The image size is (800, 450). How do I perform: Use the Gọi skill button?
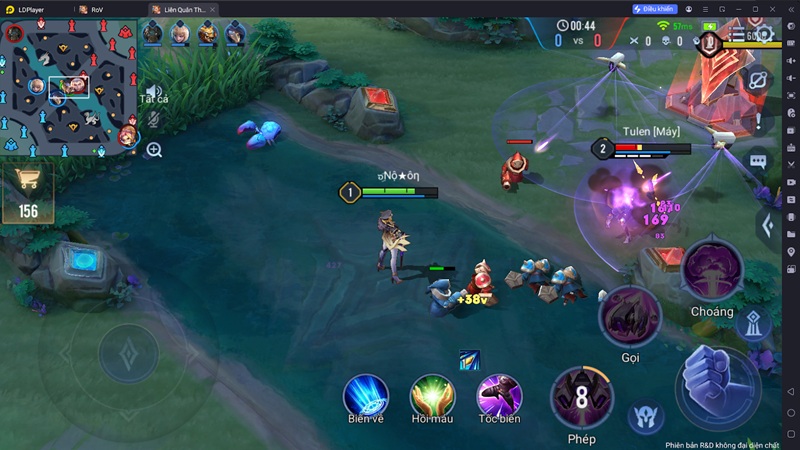[629, 317]
